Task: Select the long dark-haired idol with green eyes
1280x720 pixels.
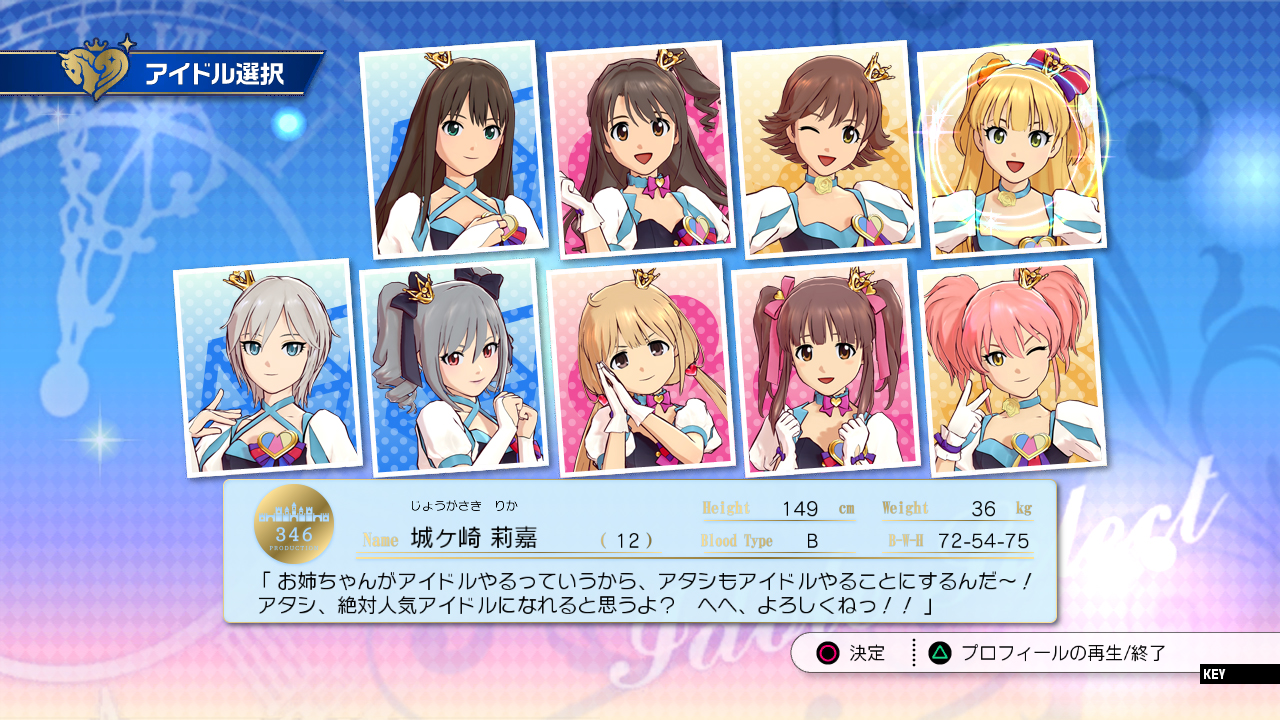Action: click(453, 150)
